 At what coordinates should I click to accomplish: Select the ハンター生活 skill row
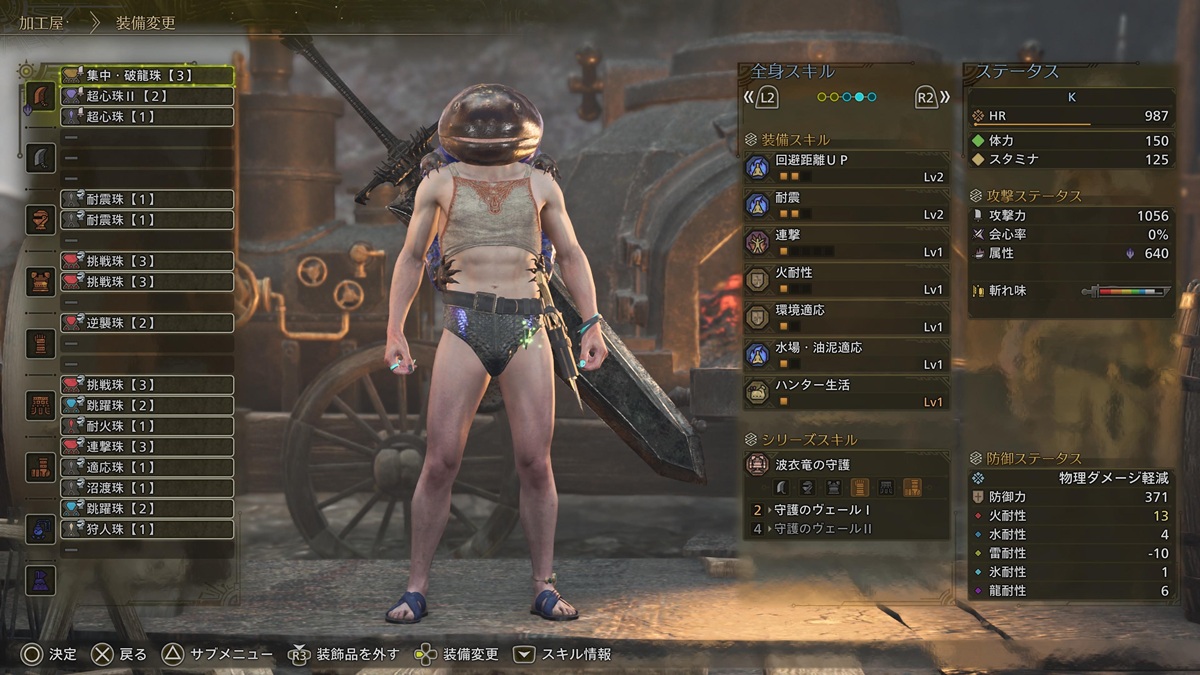846,393
